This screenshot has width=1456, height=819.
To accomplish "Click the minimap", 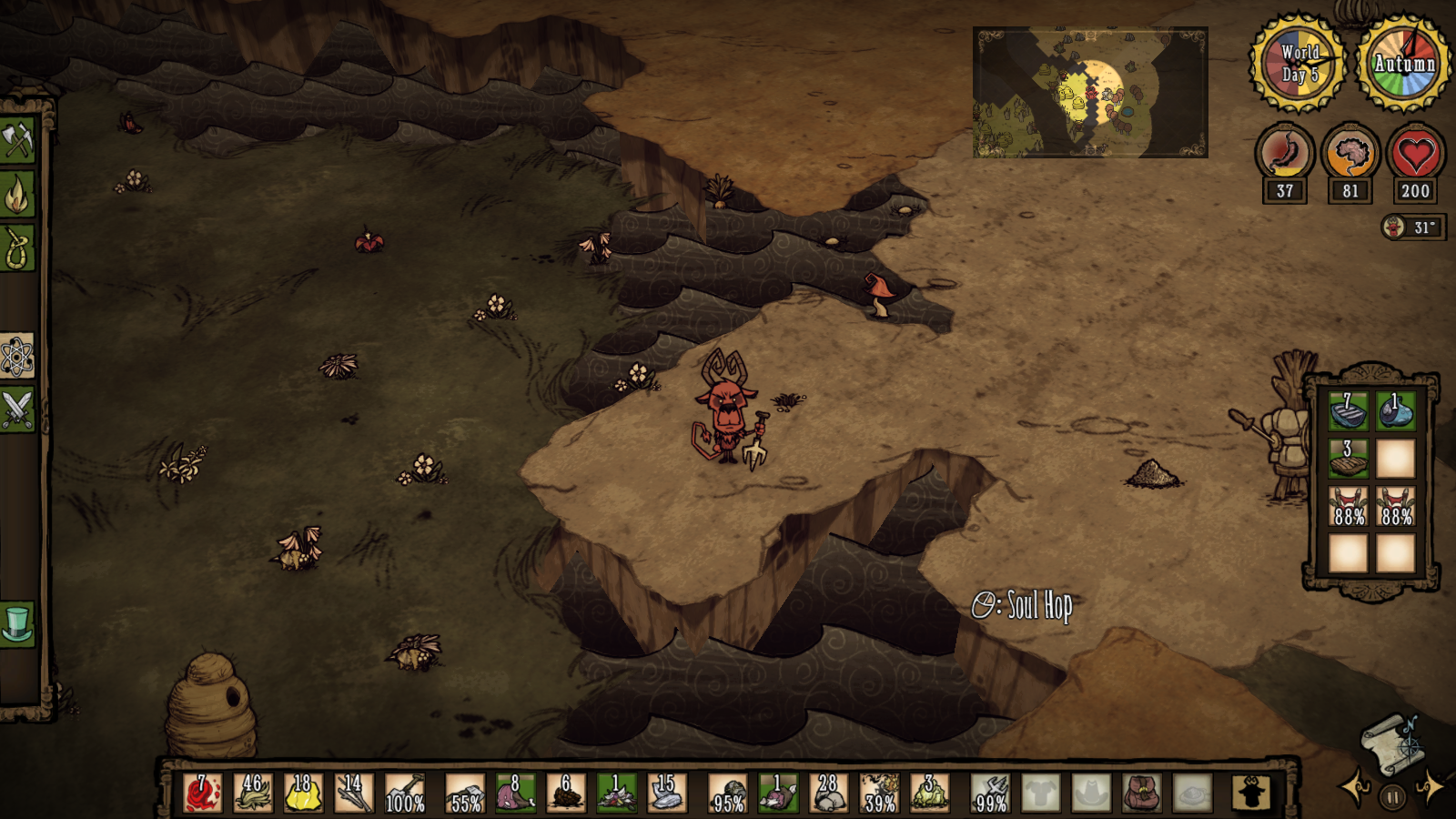I will click(x=1090, y=92).
